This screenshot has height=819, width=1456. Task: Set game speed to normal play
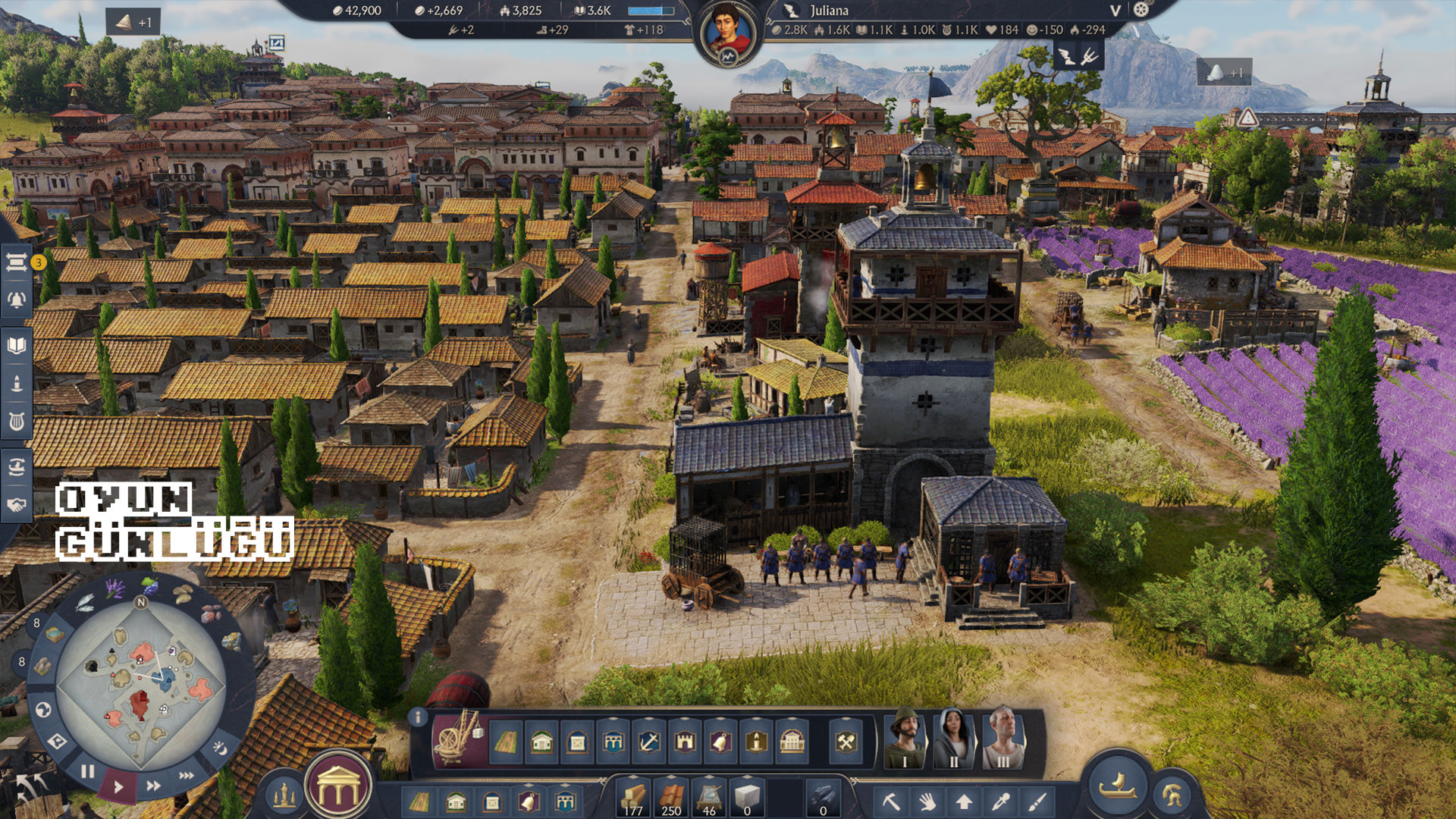(x=118, y=787)
